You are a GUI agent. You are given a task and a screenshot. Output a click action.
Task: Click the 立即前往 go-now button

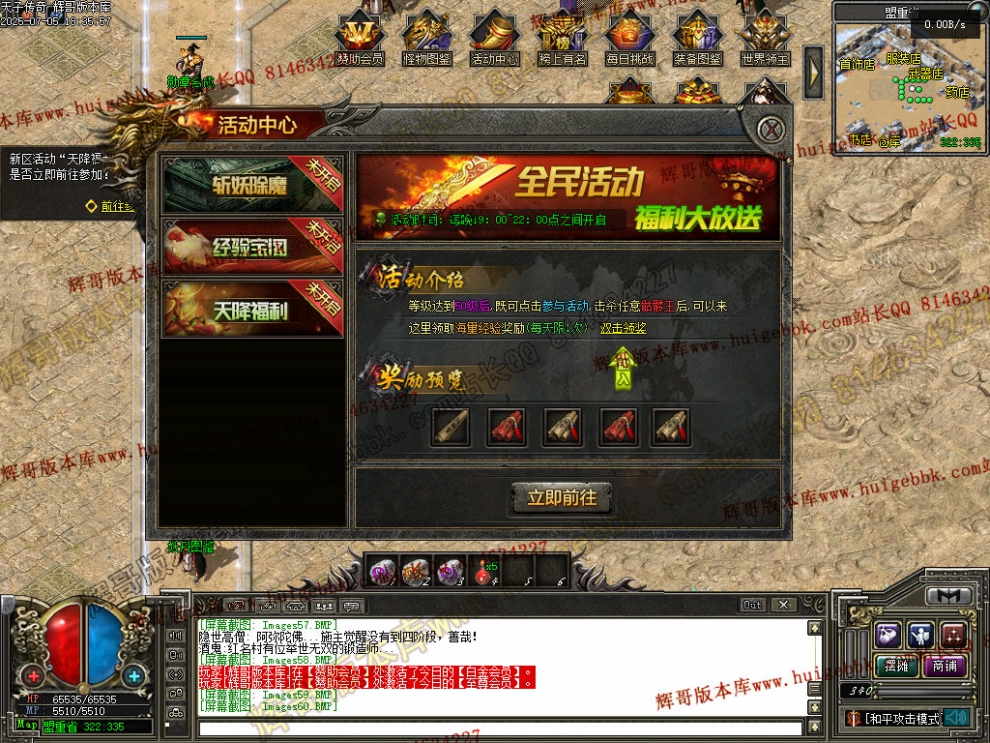click(x=562, y=498)
